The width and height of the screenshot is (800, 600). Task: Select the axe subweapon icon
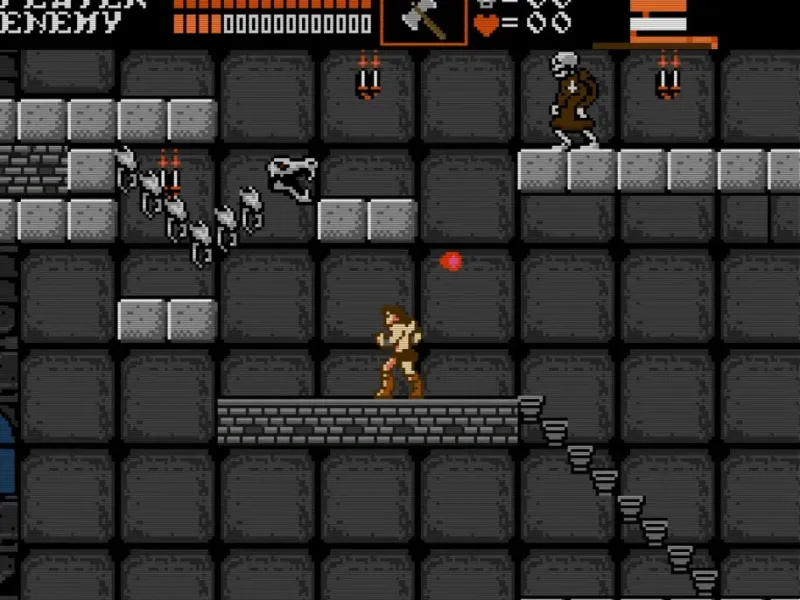[423, 19]
